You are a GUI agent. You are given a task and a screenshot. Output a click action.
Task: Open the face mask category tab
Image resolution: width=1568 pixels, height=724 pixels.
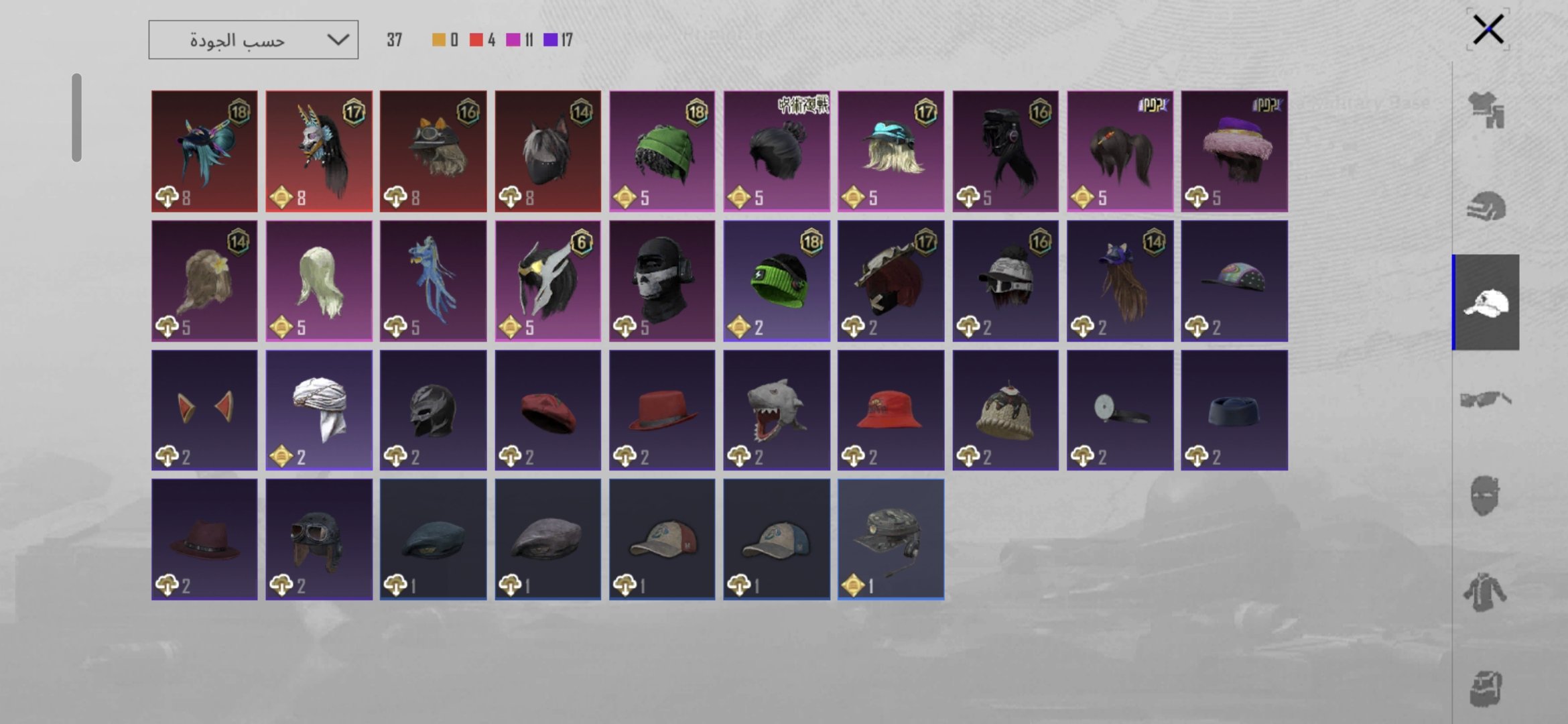point(1486,496)
